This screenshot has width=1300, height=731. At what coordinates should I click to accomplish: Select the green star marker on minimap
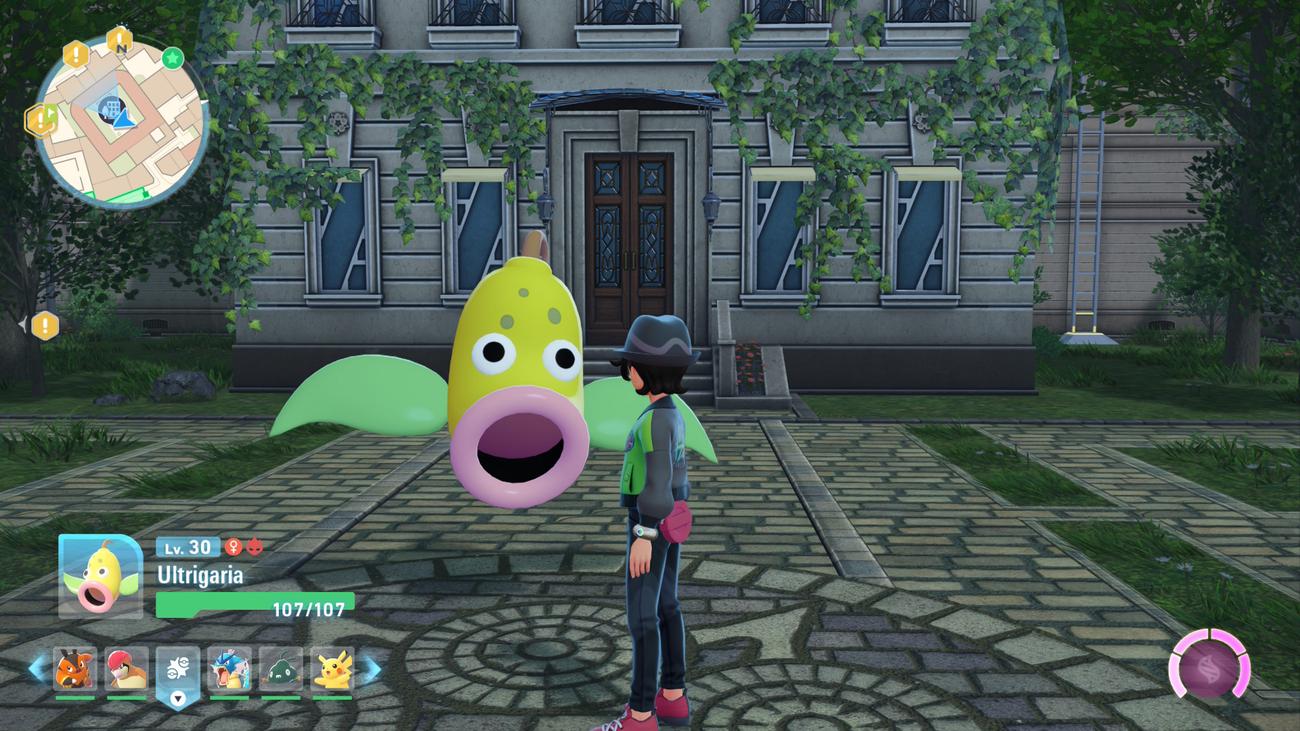tap(173, 57)
